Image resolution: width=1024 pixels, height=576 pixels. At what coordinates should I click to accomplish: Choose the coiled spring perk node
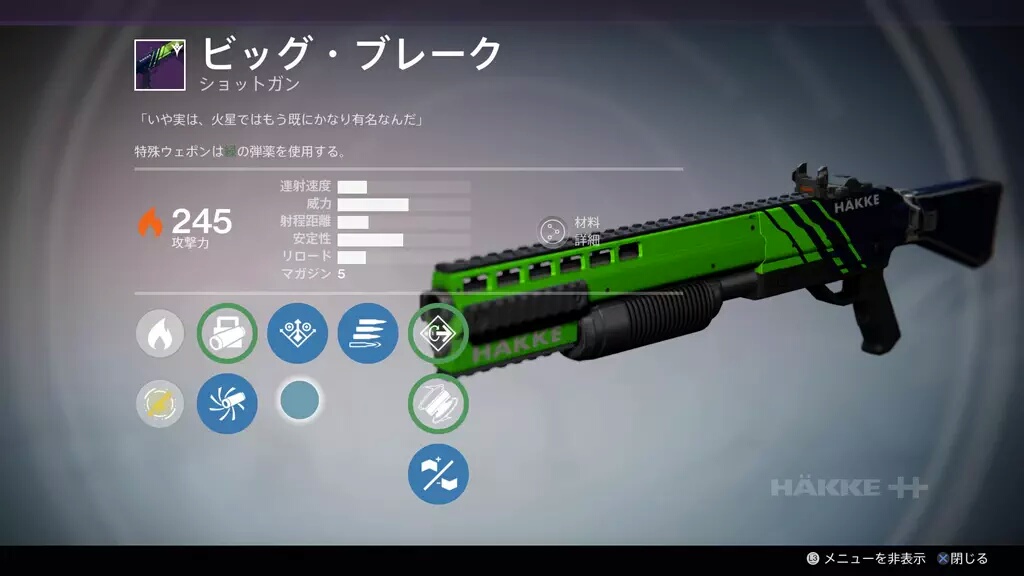438,404
